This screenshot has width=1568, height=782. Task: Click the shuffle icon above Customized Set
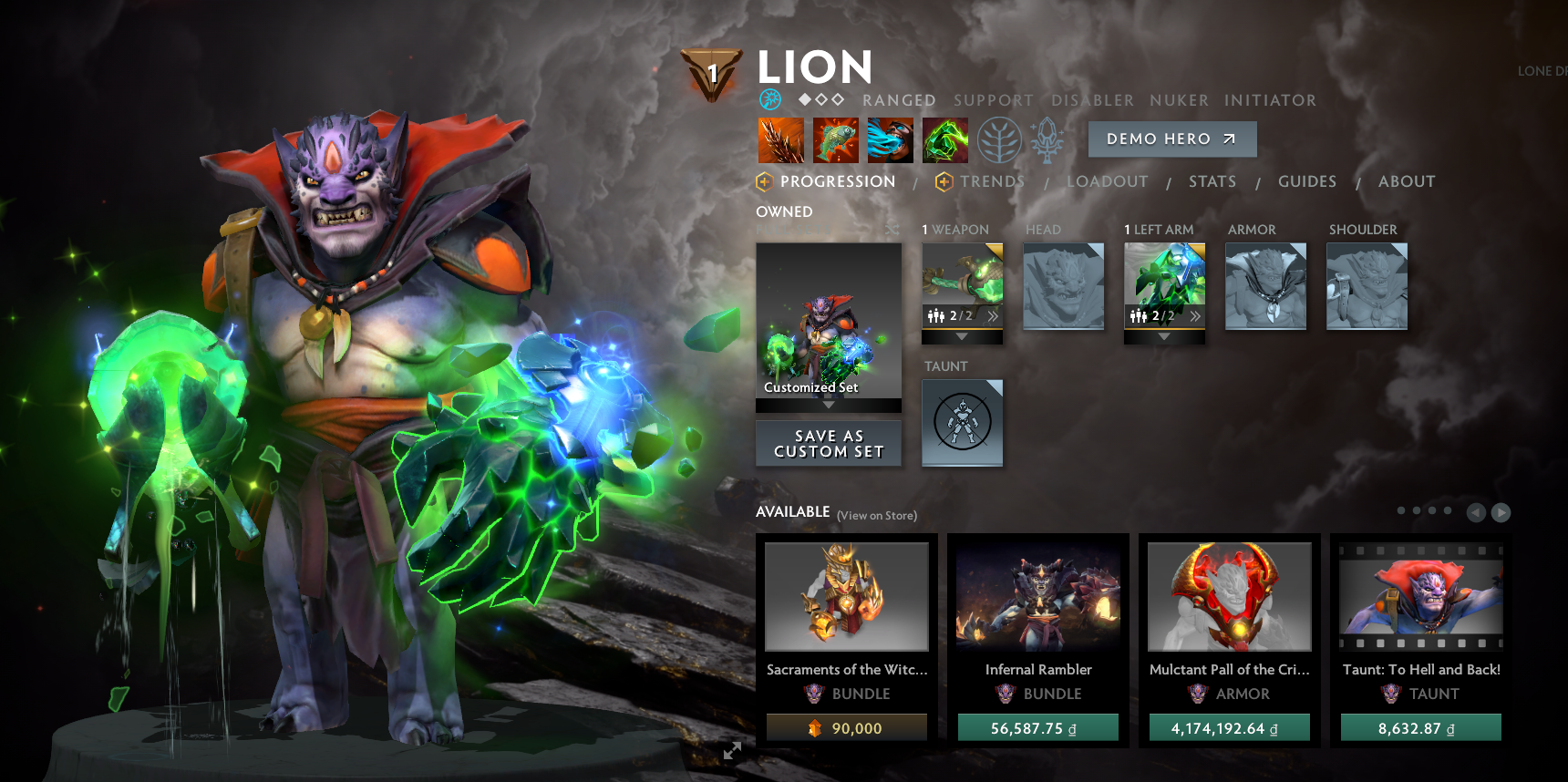(x=891, y=231)
